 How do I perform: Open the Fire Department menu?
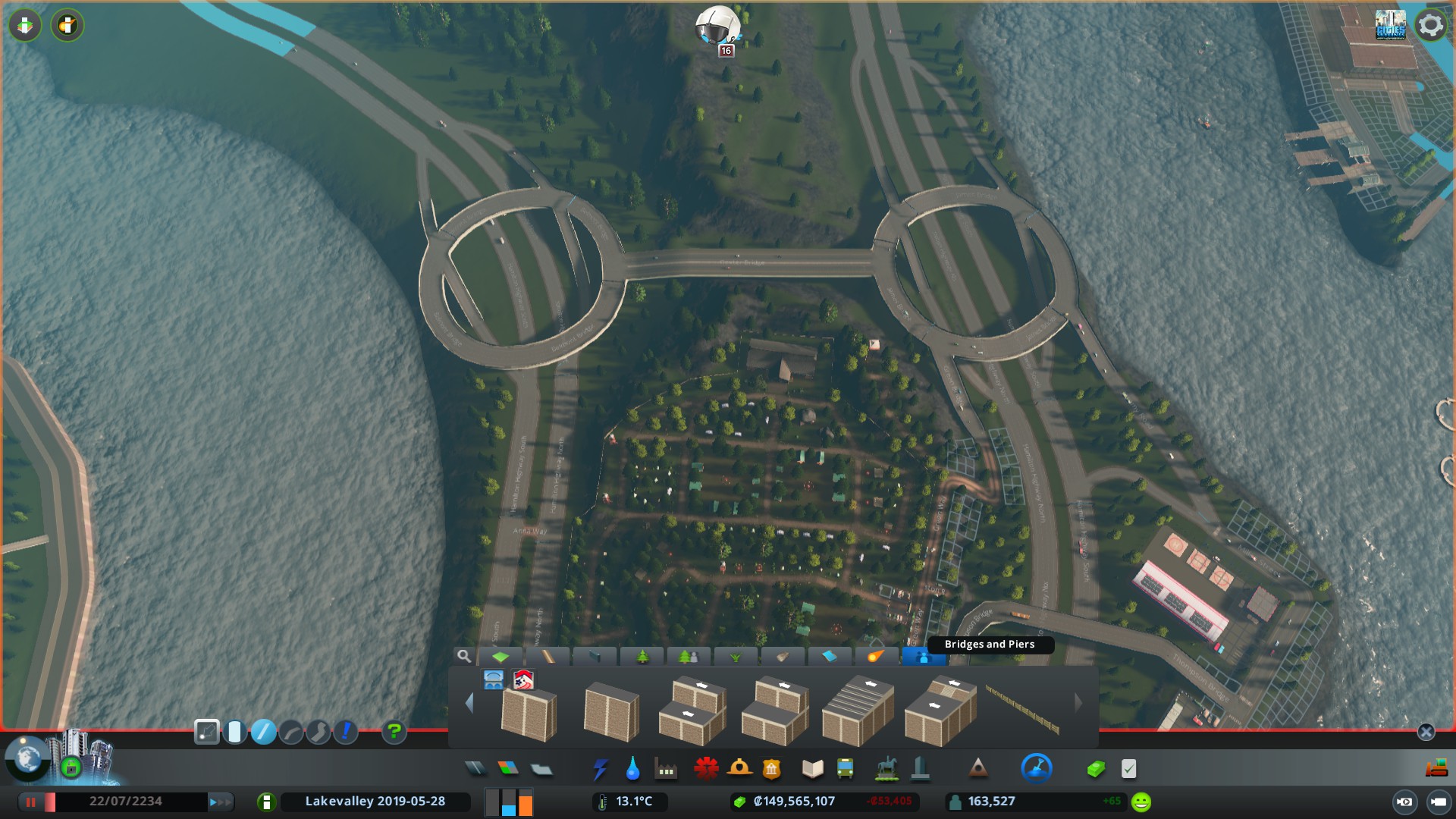coord(739,769)
